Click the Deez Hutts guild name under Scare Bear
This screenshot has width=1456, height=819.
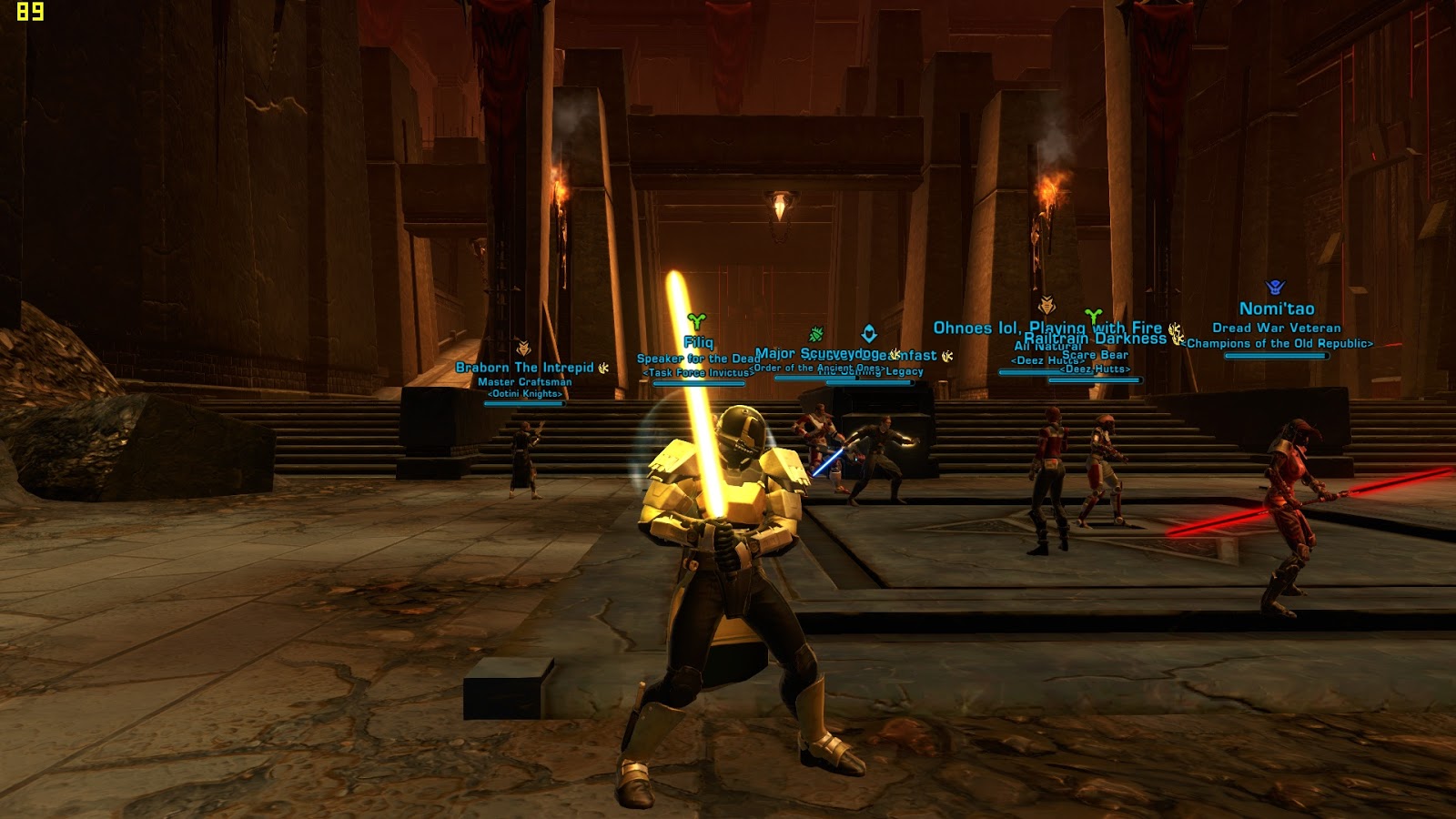1094,369
